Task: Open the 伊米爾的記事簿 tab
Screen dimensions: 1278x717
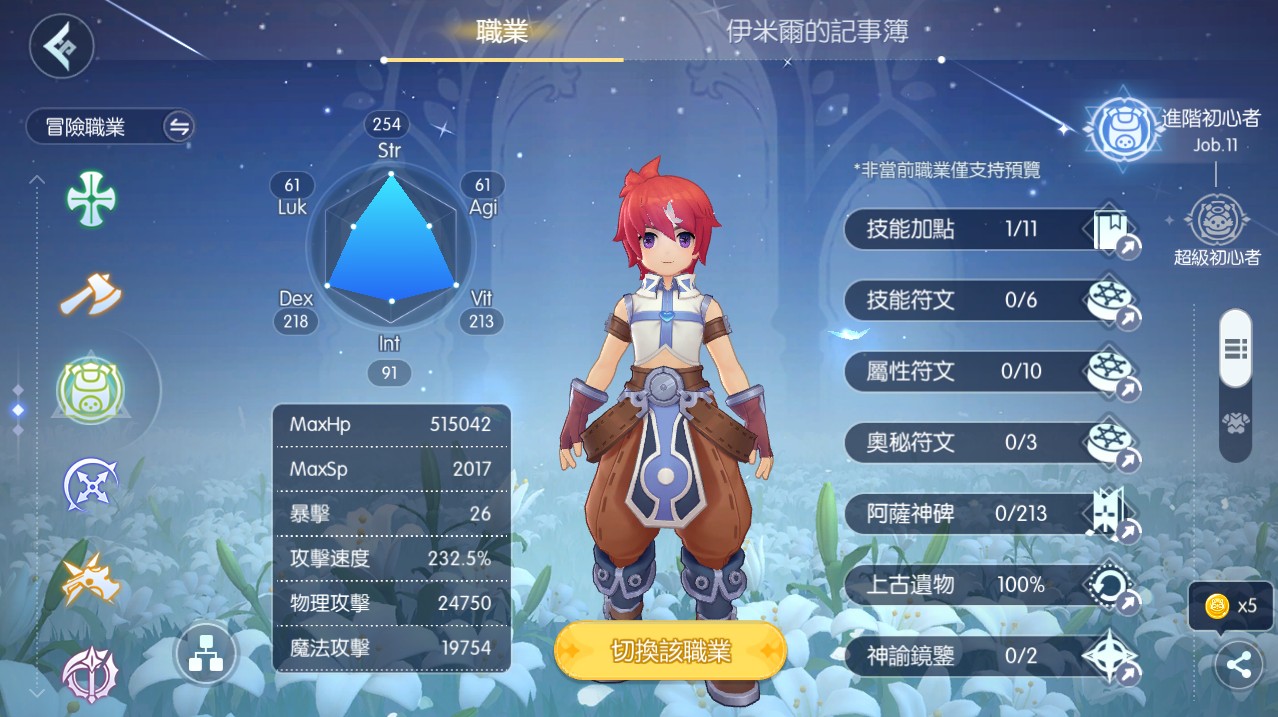Action: coord(817,32)
